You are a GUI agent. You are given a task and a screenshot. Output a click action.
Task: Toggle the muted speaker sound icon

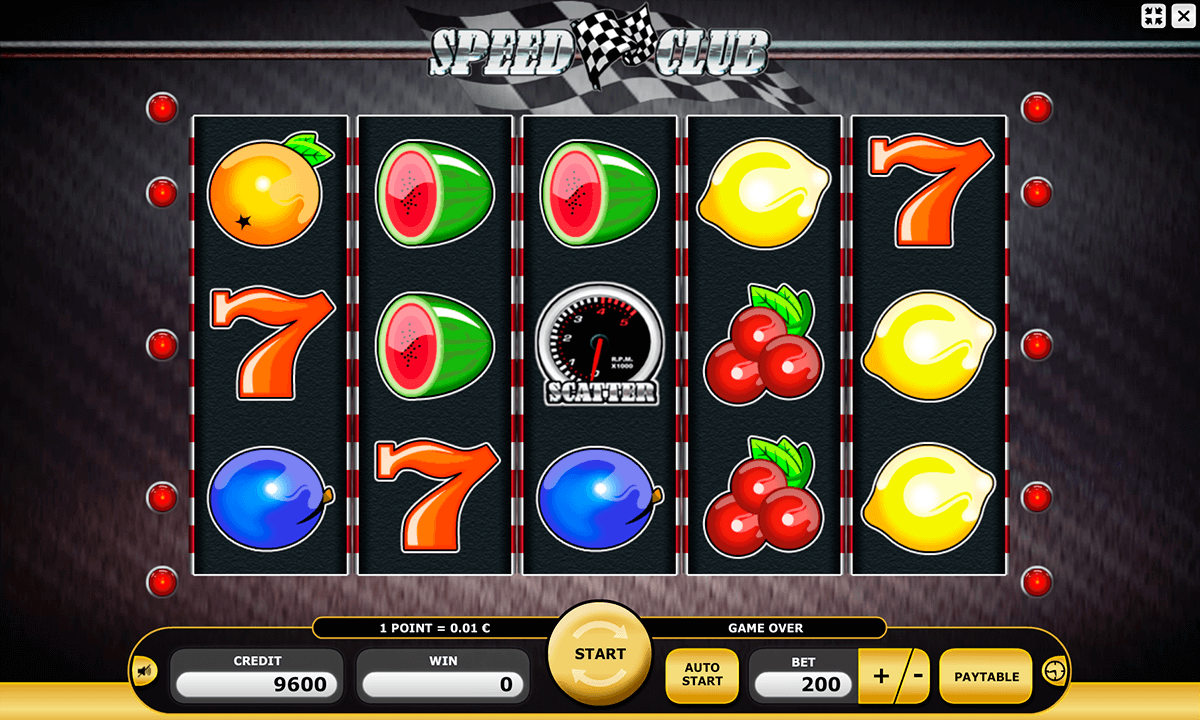tap(145, 672)
